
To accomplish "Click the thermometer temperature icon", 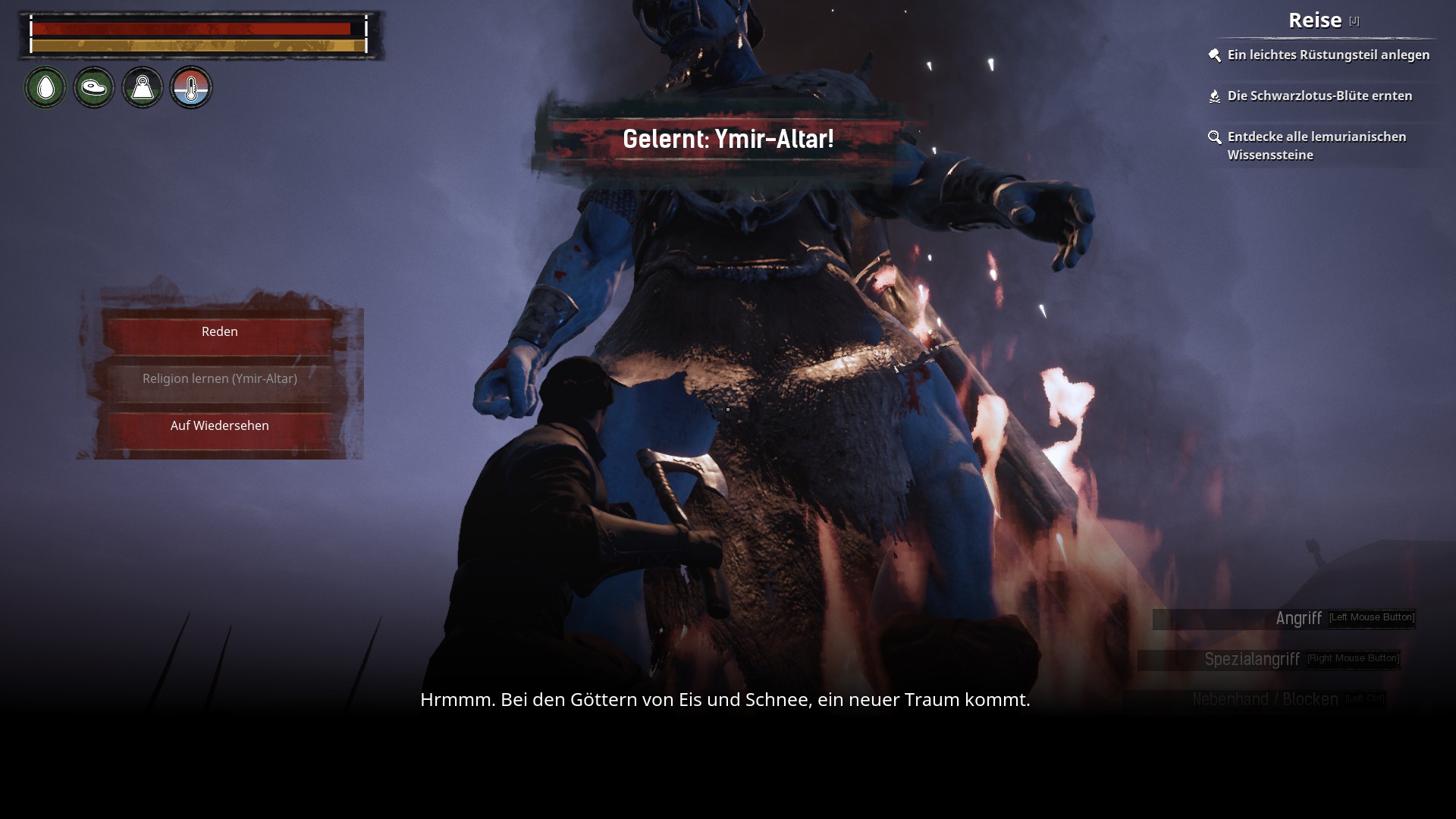I will click(x=191, y=88).
